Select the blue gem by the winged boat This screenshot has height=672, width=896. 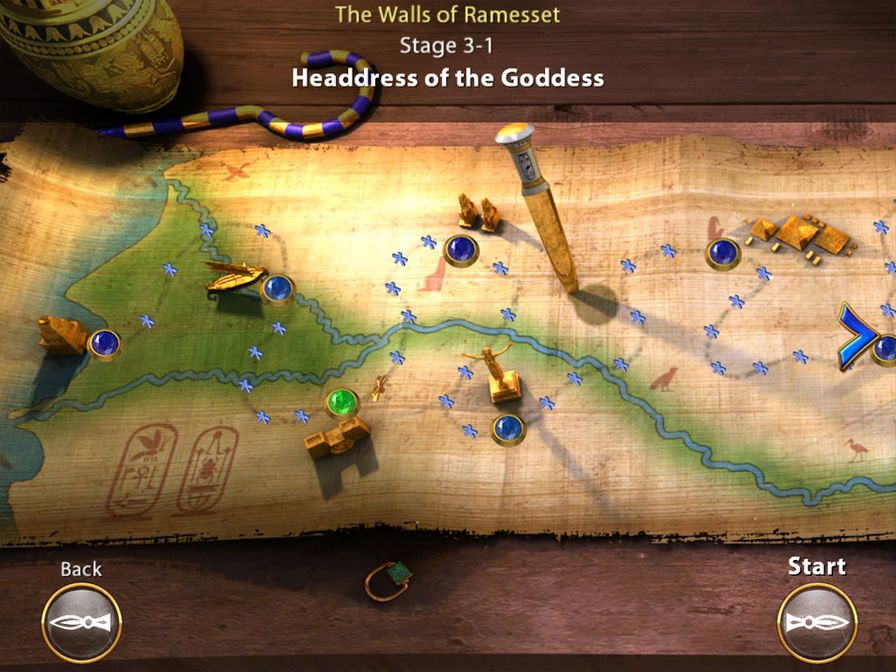click(x=278, y=290)
